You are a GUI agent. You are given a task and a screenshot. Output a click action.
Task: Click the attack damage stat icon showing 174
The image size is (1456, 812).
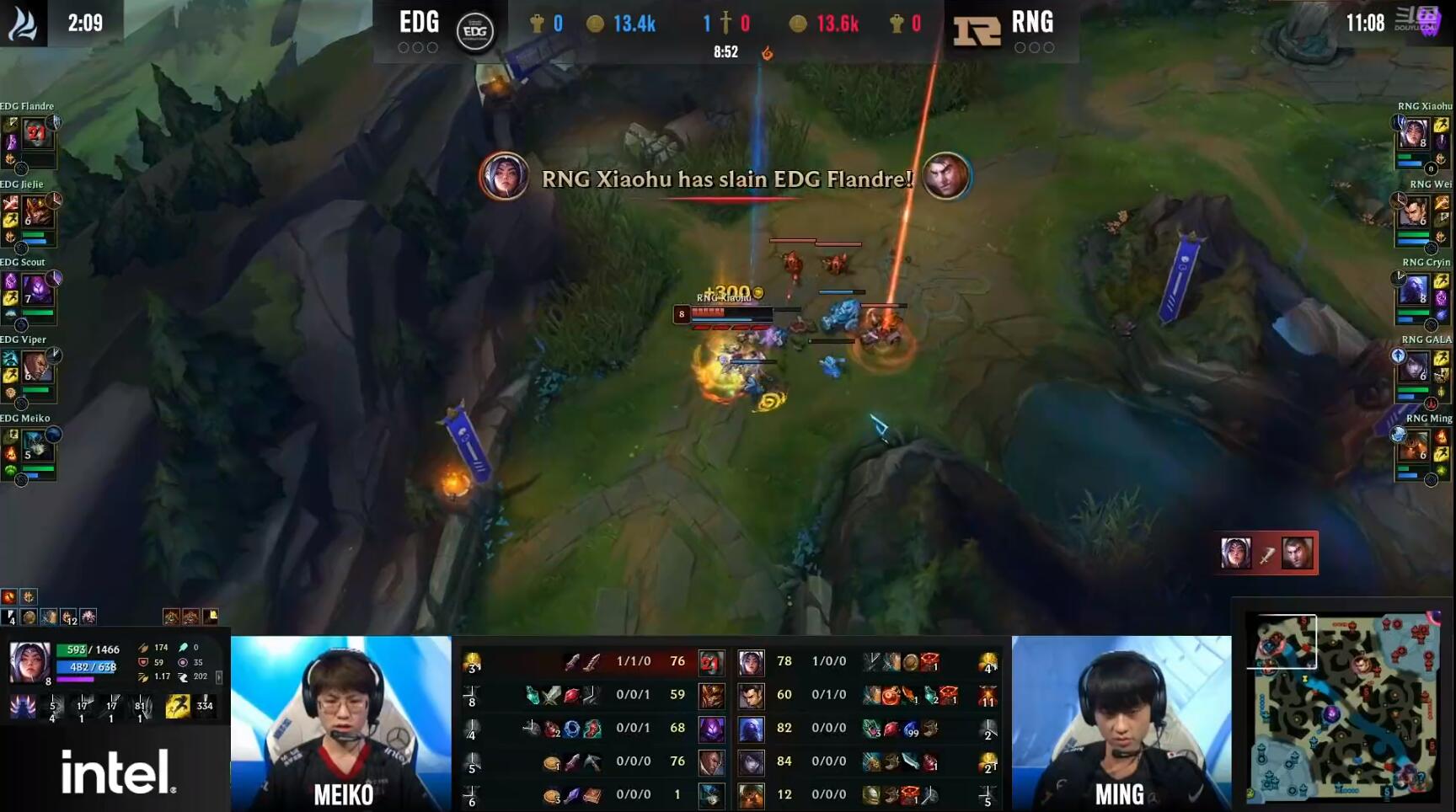click(x=144, y=648)
